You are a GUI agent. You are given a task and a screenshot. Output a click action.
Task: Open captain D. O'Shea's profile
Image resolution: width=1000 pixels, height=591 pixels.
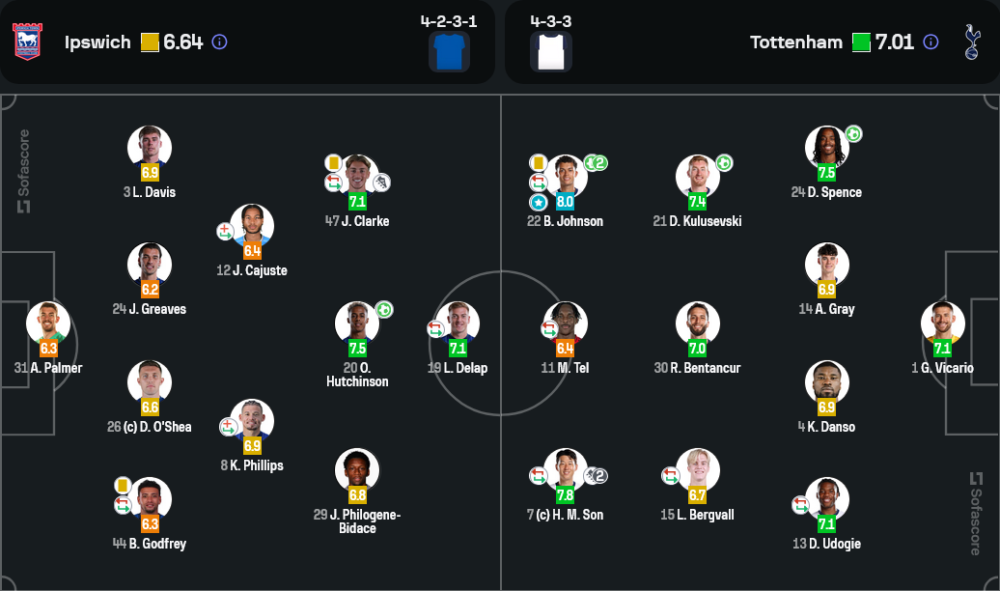(x=149, y=382)
